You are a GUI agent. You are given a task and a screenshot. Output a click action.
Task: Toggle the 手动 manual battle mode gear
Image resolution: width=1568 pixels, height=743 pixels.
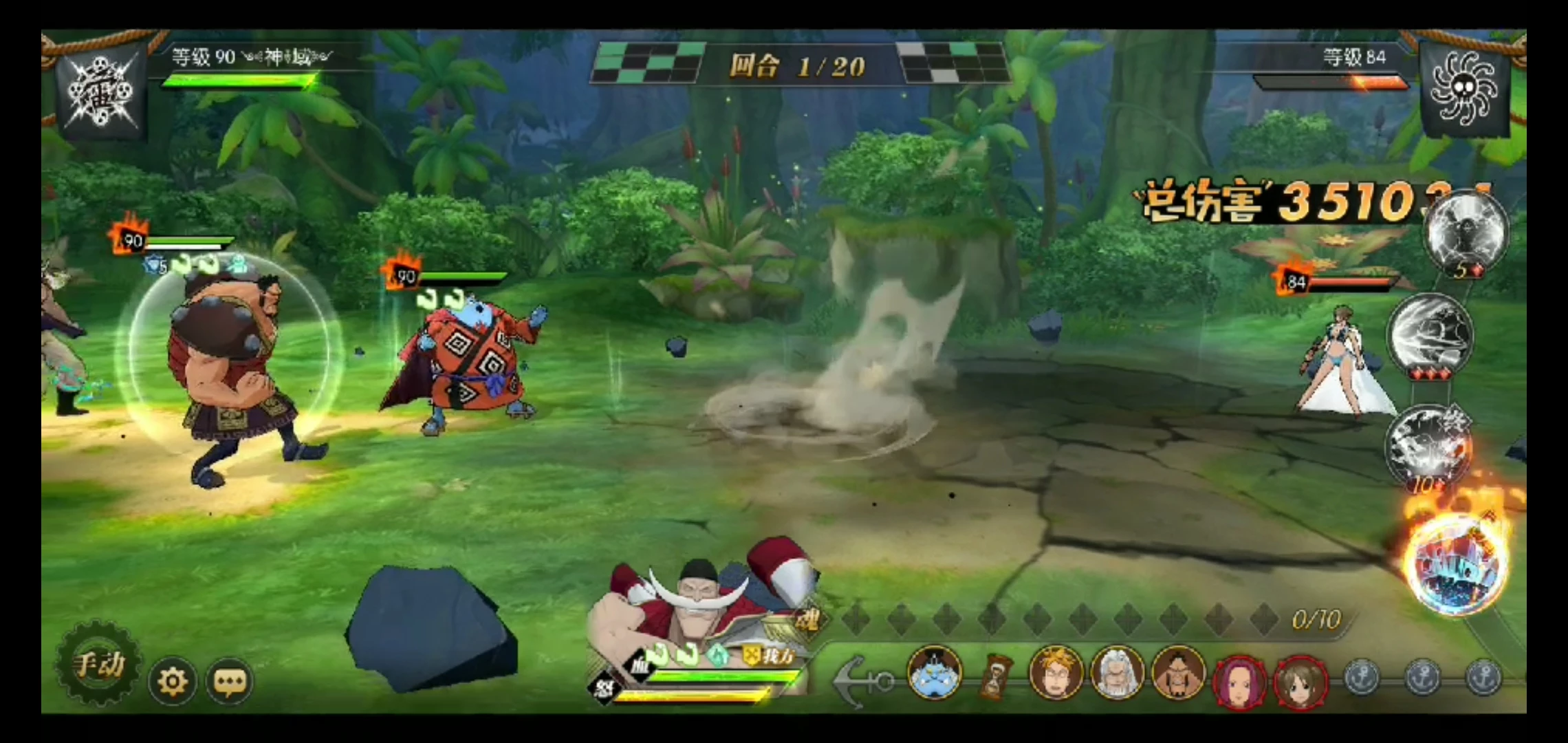pyautogui.click(x=98, y=665)
